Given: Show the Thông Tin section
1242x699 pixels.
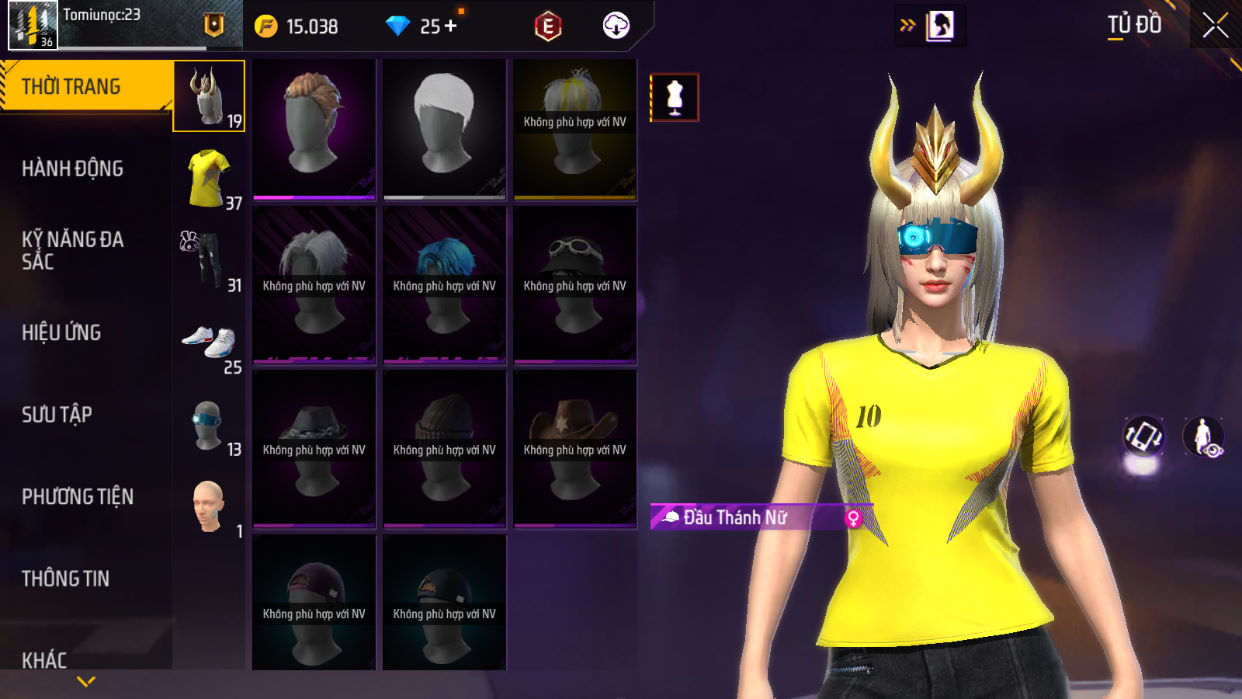Looking at the screenshot, I should click(x=66, y=579).
